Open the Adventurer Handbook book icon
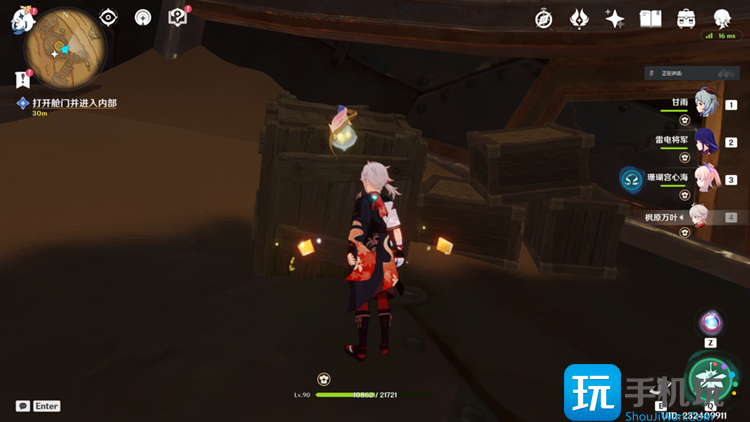The width and height of the screenshot is (750, 422). [x=651, y=19]
